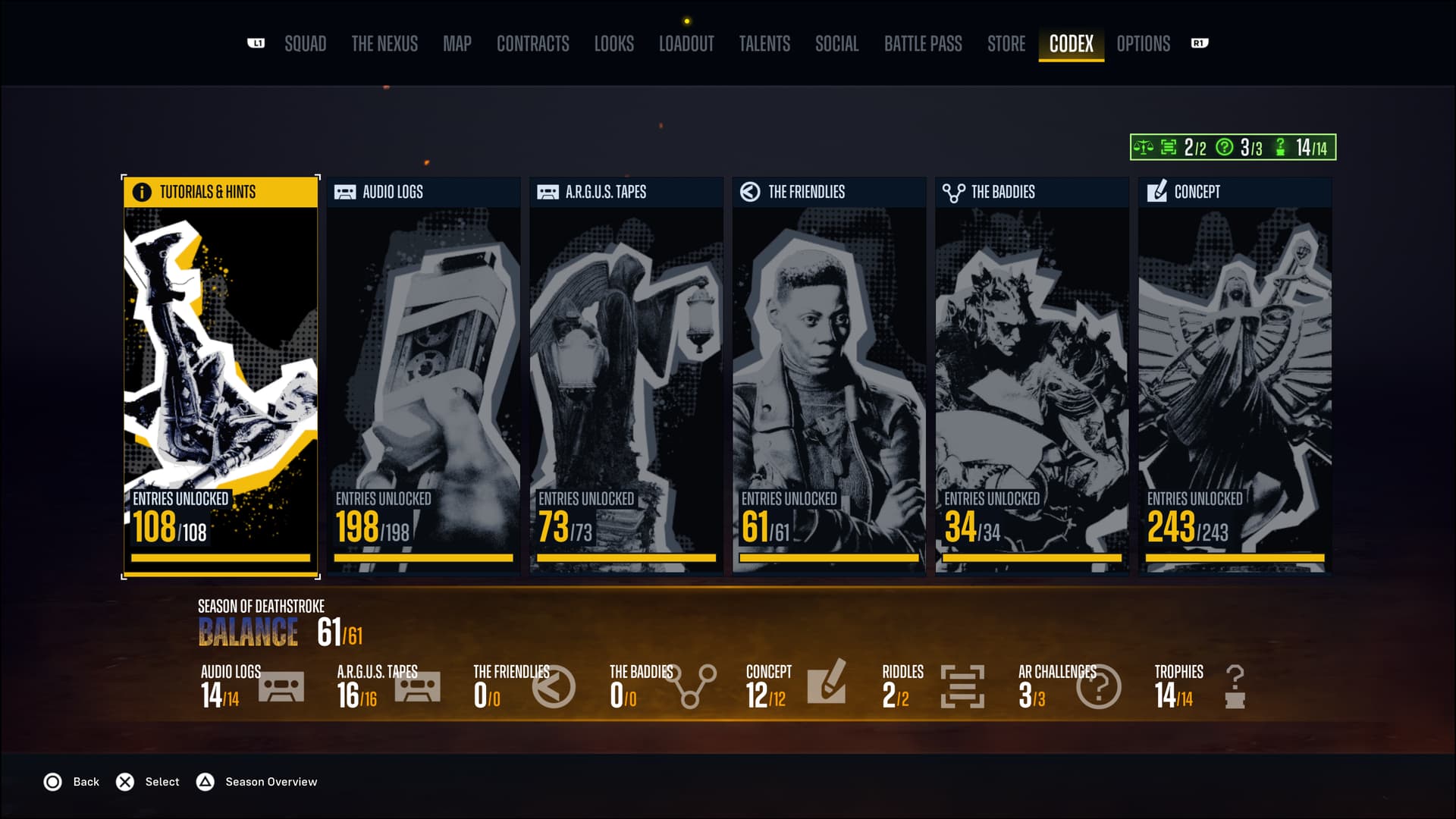Open The Friendlies codex card
This screenshot has height=819, width=1456.
pyautogui.click(x=829, y=377)
